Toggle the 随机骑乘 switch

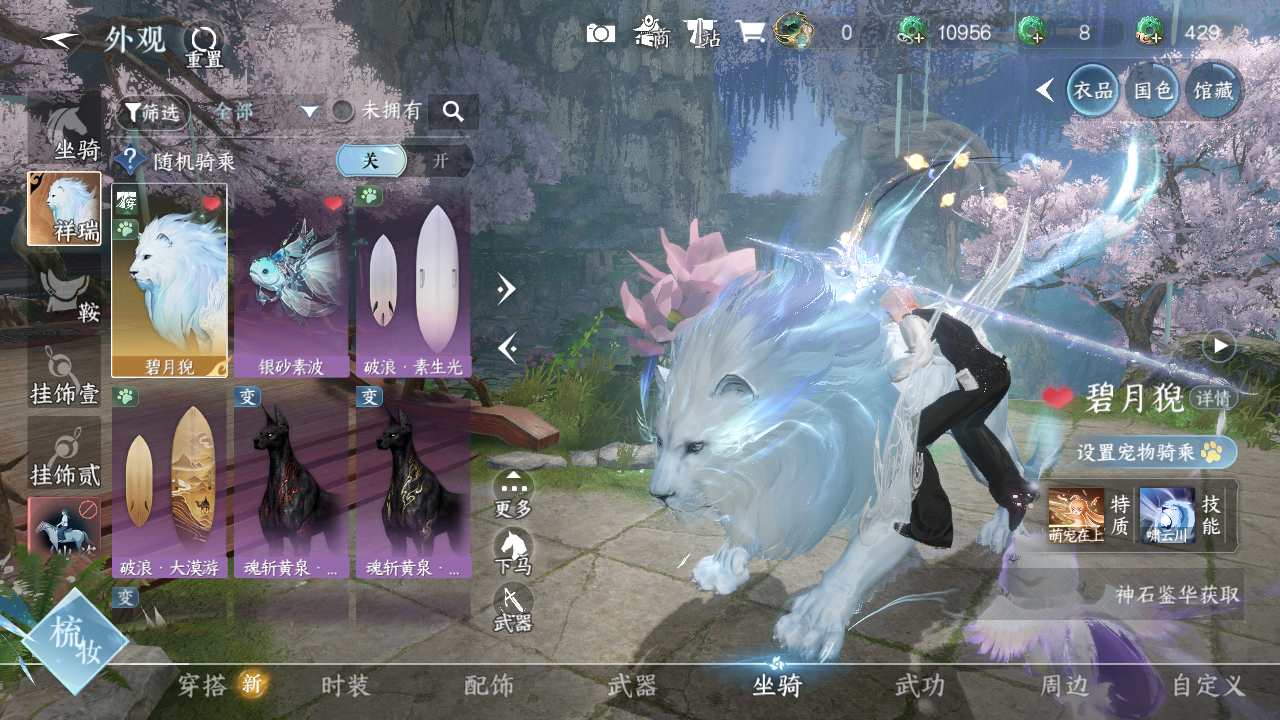(x=404, y=161)
